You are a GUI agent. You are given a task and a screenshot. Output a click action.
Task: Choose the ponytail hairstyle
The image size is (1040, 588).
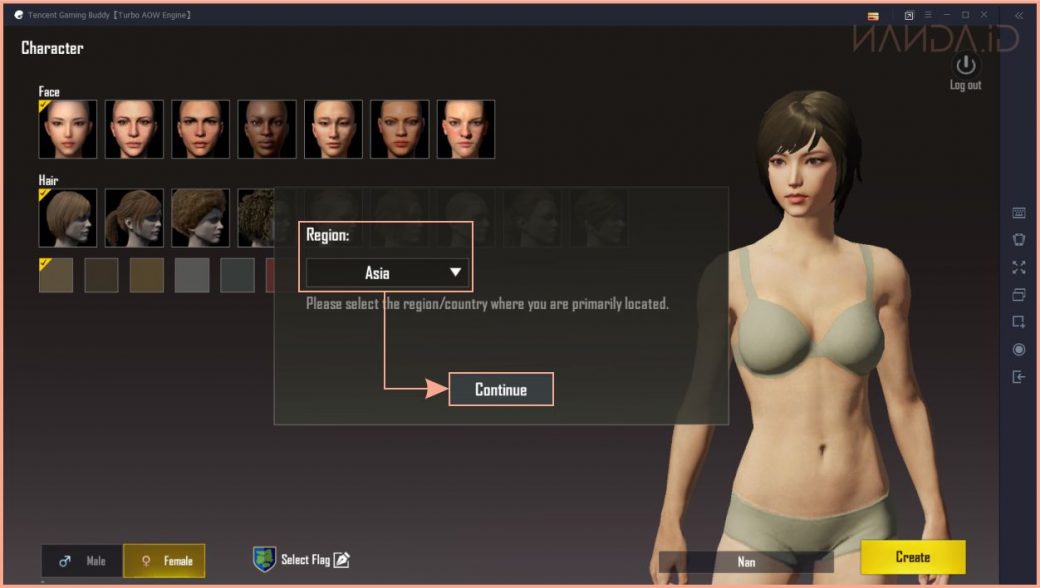tap(134, 218)
